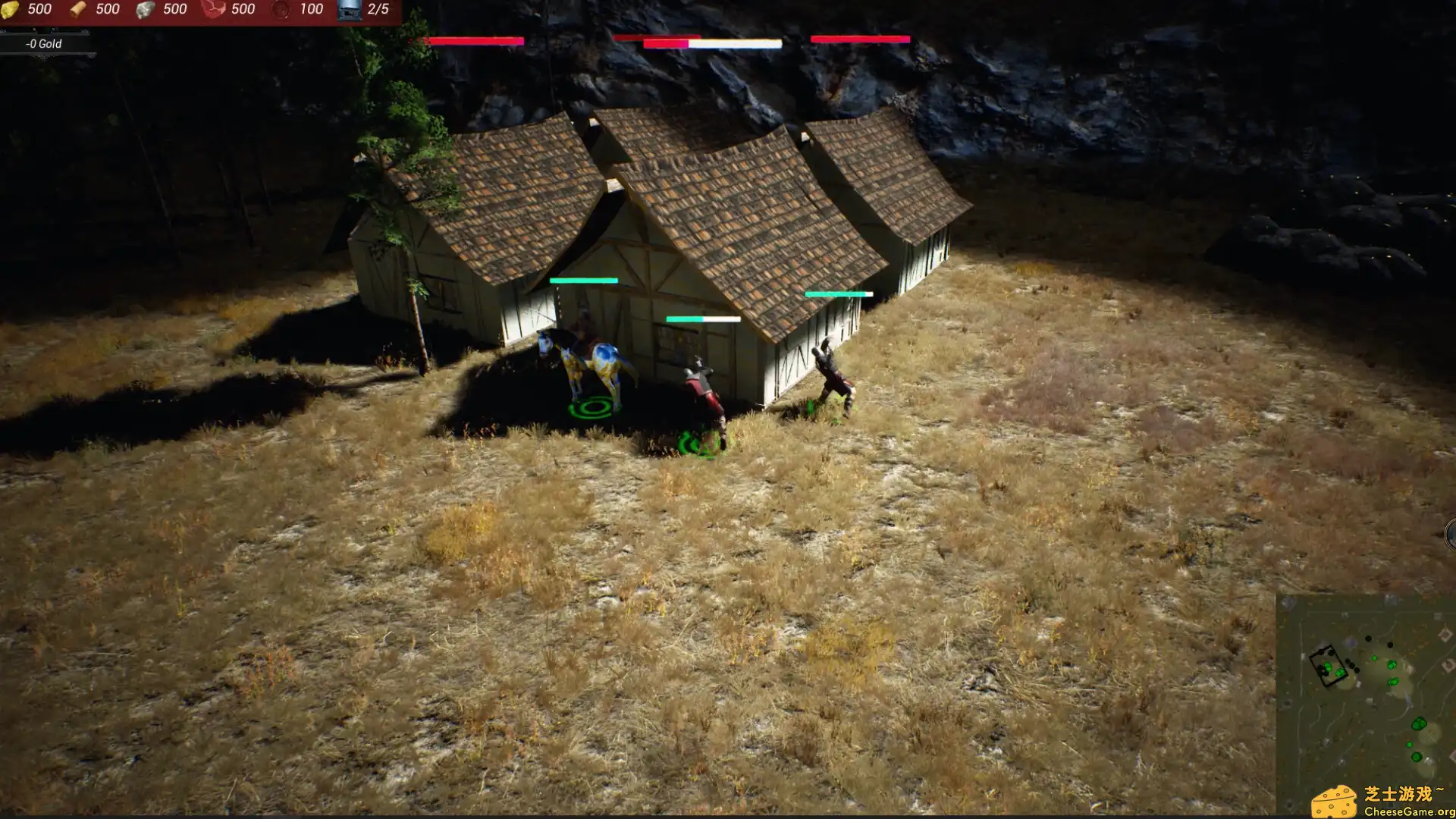Viewport: 1456px width, 819px height.
Task: Click the wood log resource icon
Action: (77, 9)
